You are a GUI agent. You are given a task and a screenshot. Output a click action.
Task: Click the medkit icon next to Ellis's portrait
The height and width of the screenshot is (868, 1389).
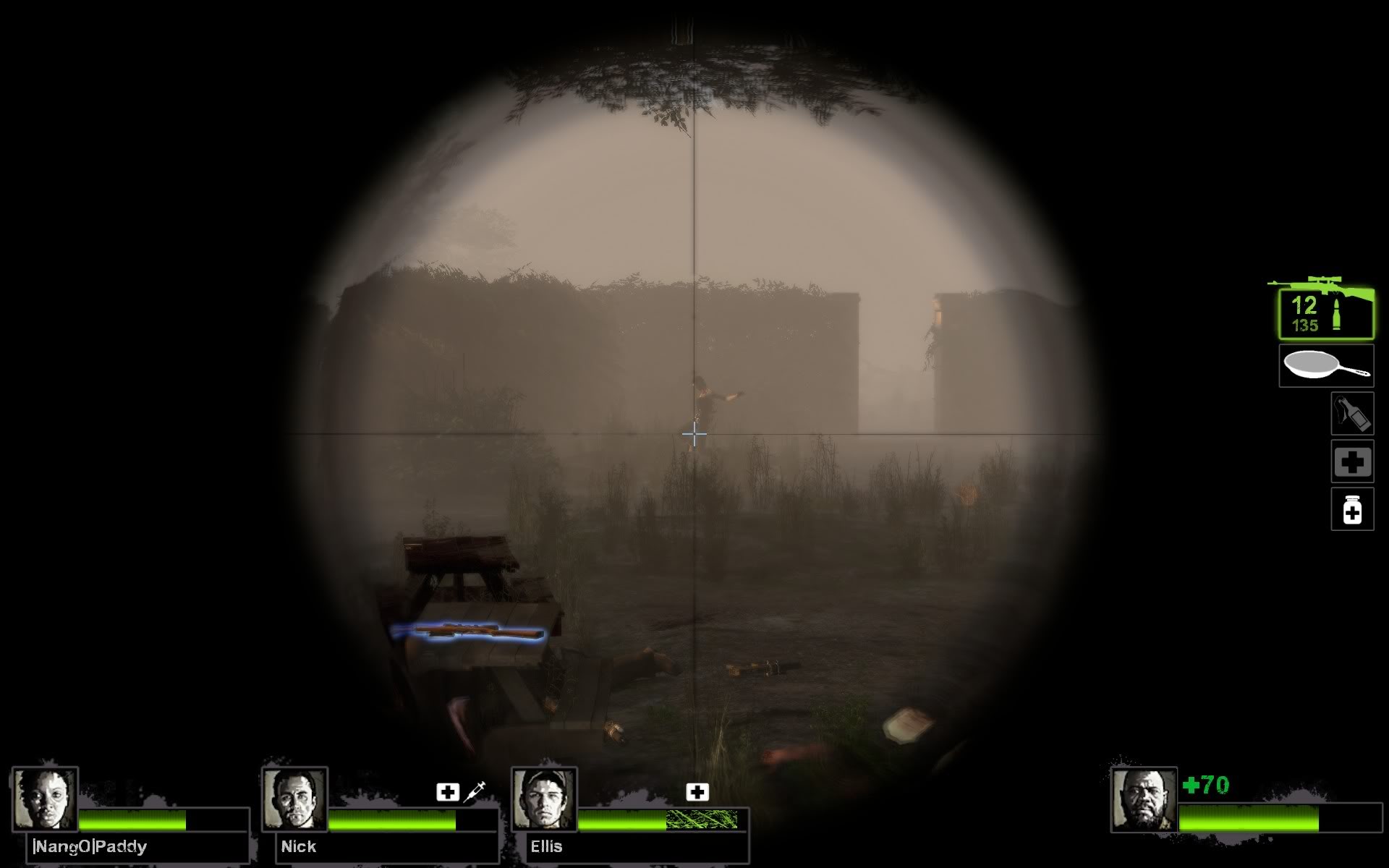tap(697, 792)
